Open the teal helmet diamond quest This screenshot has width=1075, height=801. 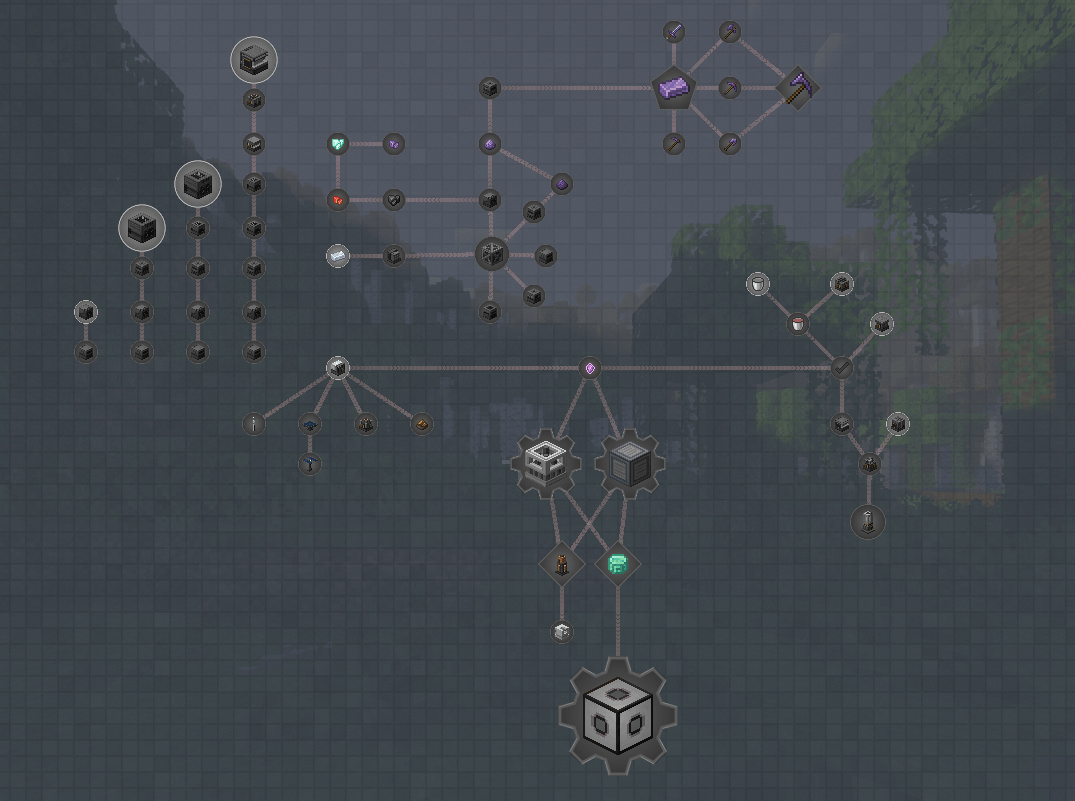[x=617, y=564]
